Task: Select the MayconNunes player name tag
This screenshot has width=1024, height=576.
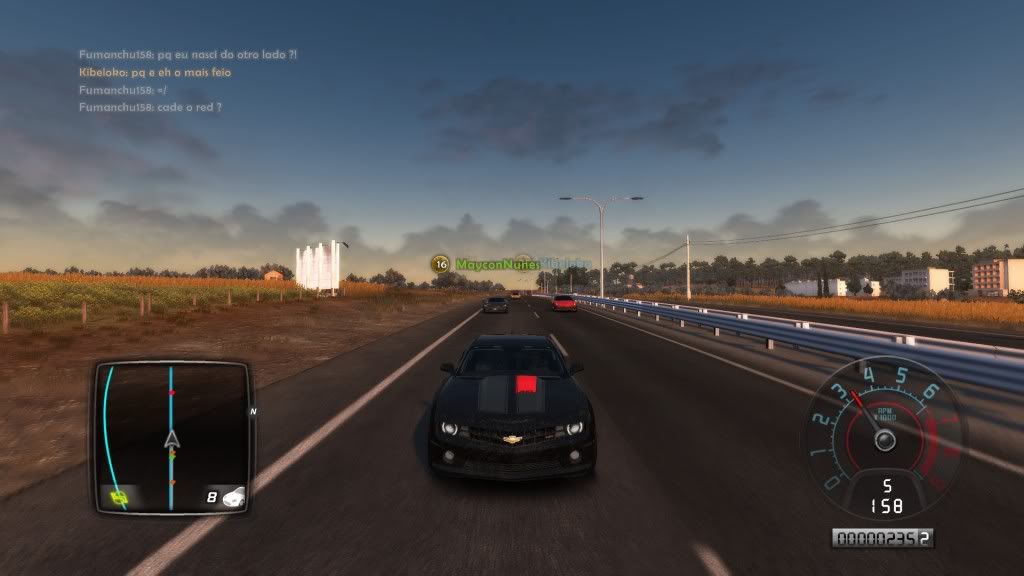Action: click(496, 264)
